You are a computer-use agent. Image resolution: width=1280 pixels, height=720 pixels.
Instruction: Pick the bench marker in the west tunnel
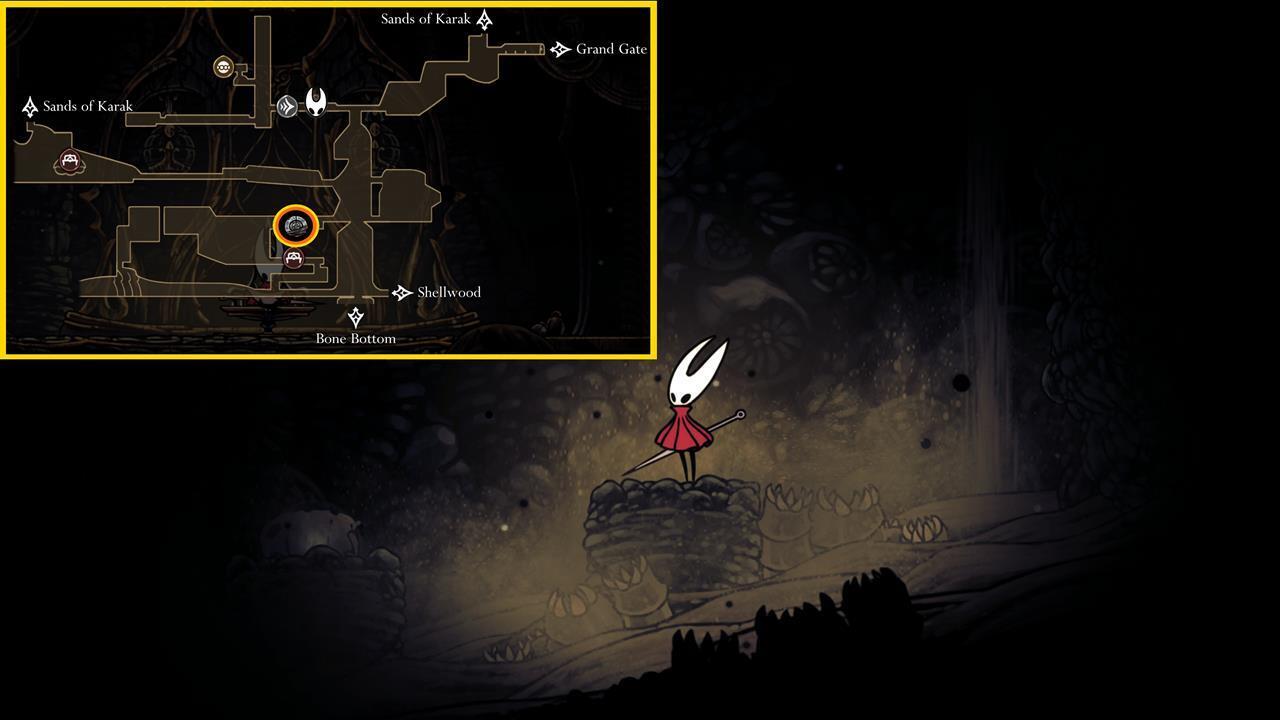[x=69, y=161]
